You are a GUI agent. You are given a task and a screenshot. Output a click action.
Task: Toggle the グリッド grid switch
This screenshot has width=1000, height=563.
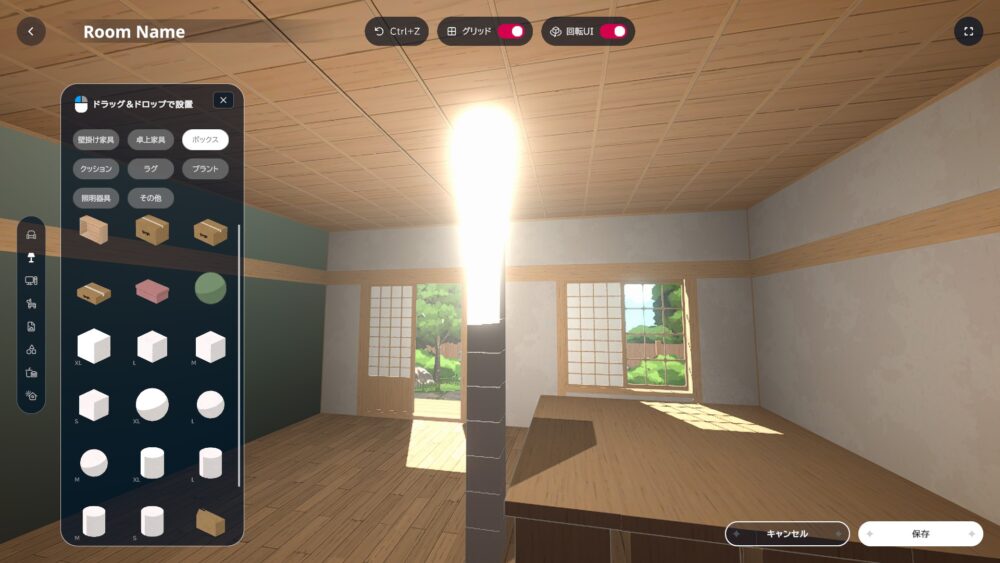[511, 31]
